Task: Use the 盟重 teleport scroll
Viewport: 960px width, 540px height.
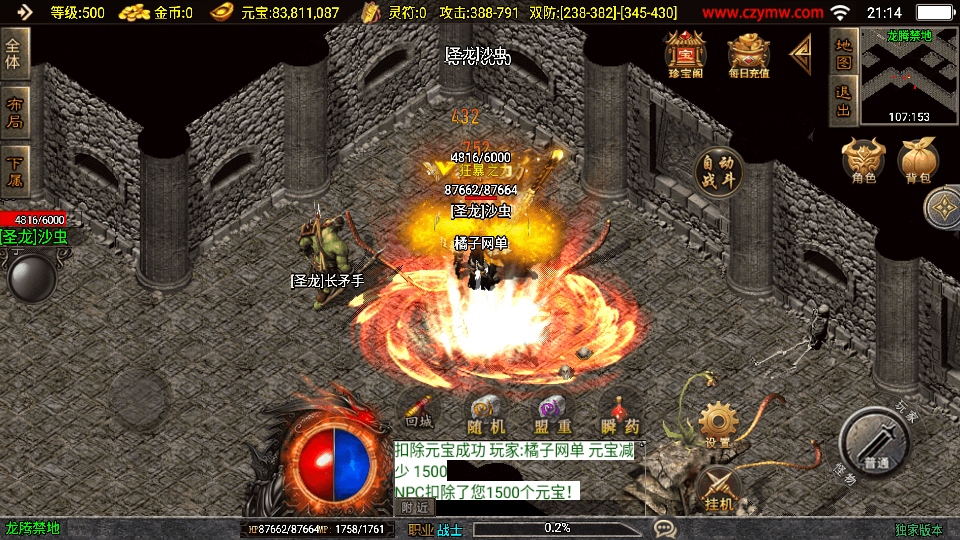Action: pos(551,414)
